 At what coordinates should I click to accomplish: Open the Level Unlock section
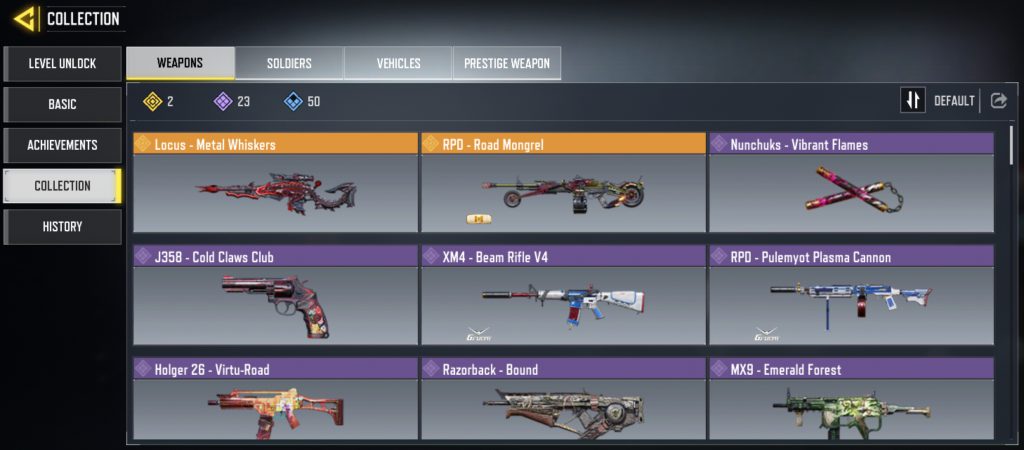(x=62, y=64)
